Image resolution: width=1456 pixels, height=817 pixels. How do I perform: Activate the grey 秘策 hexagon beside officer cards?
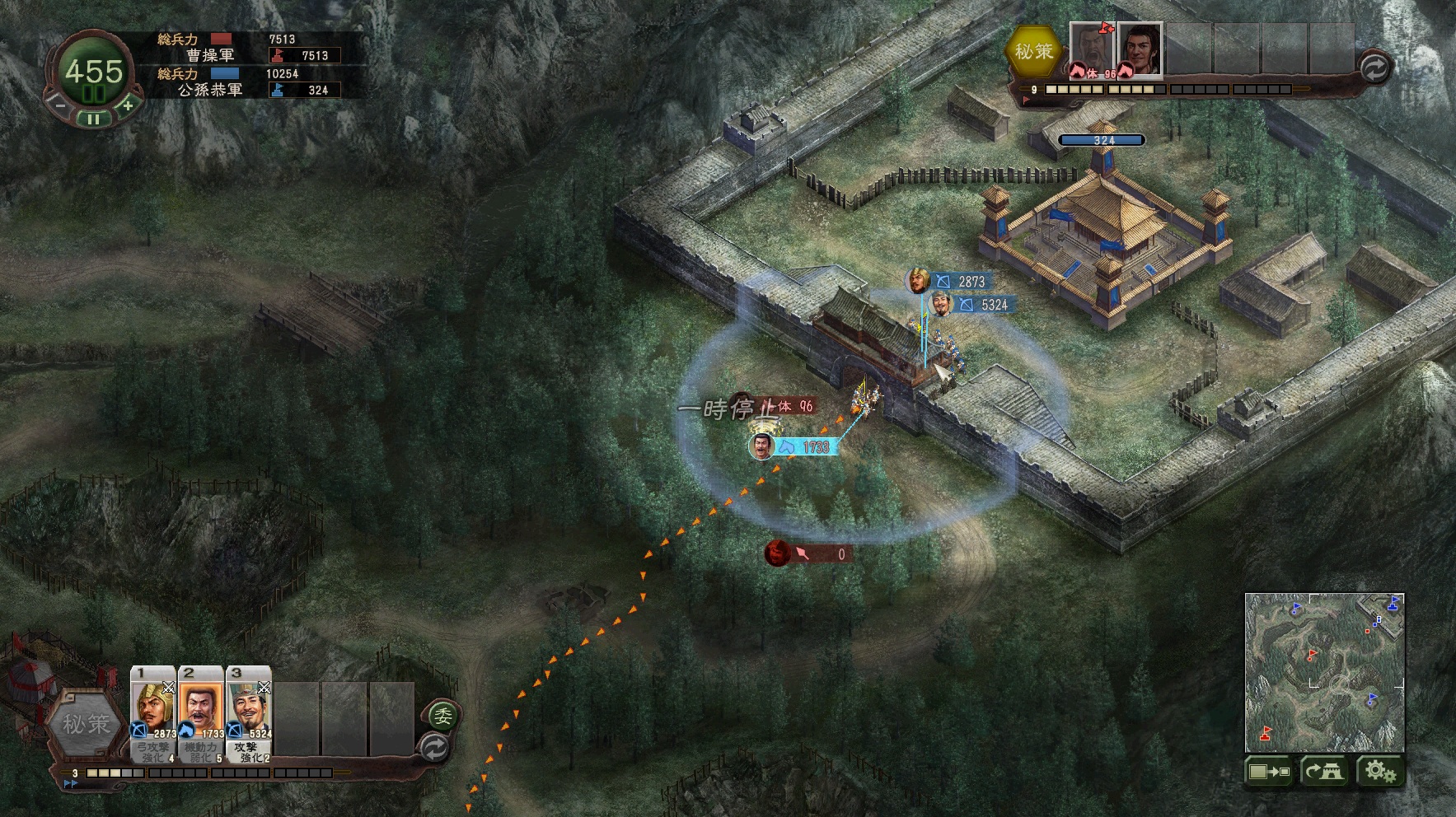click(x=86, y=724)
